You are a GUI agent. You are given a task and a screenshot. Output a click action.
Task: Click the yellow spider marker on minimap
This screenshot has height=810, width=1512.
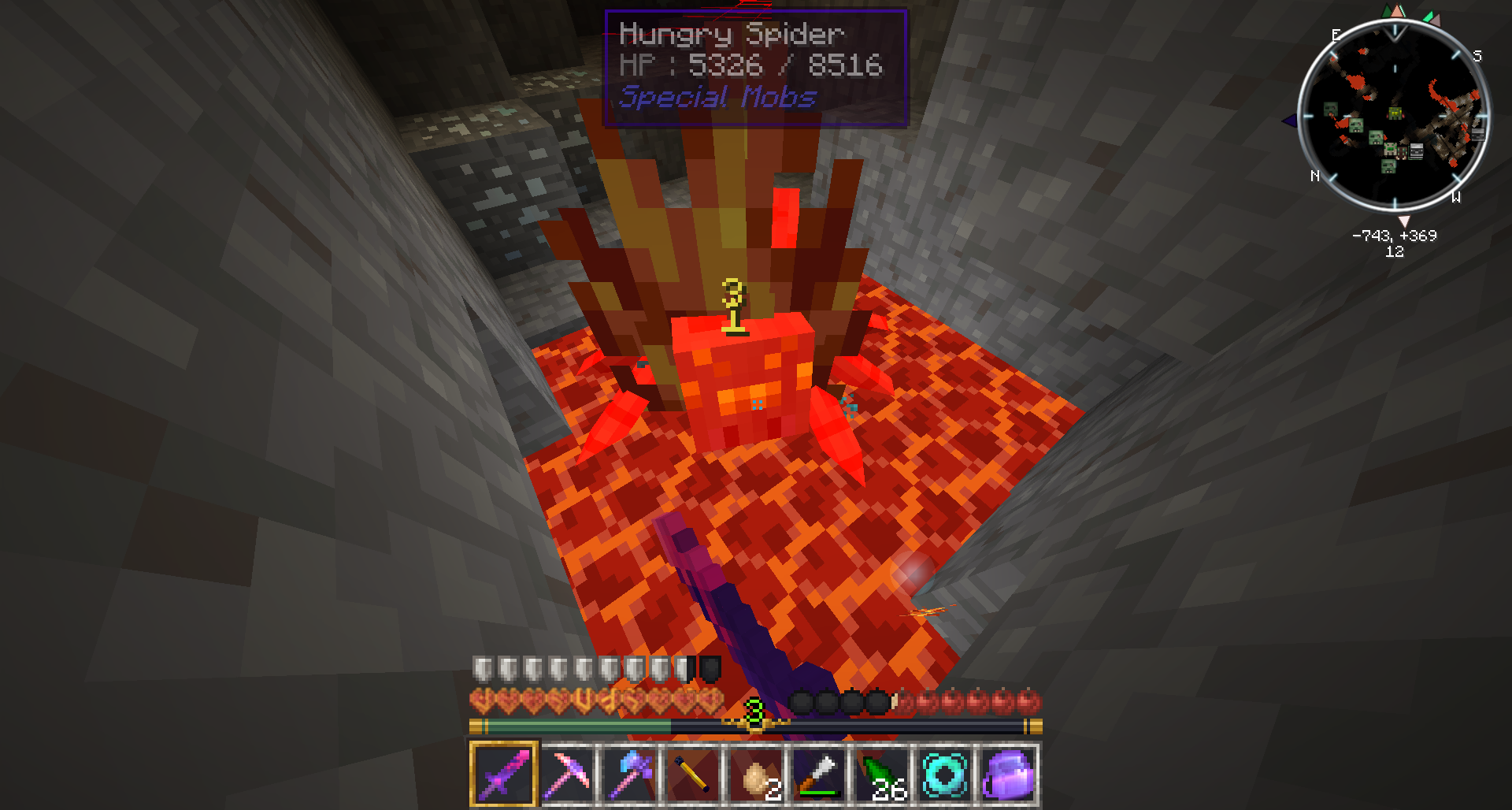point(1395,113)
